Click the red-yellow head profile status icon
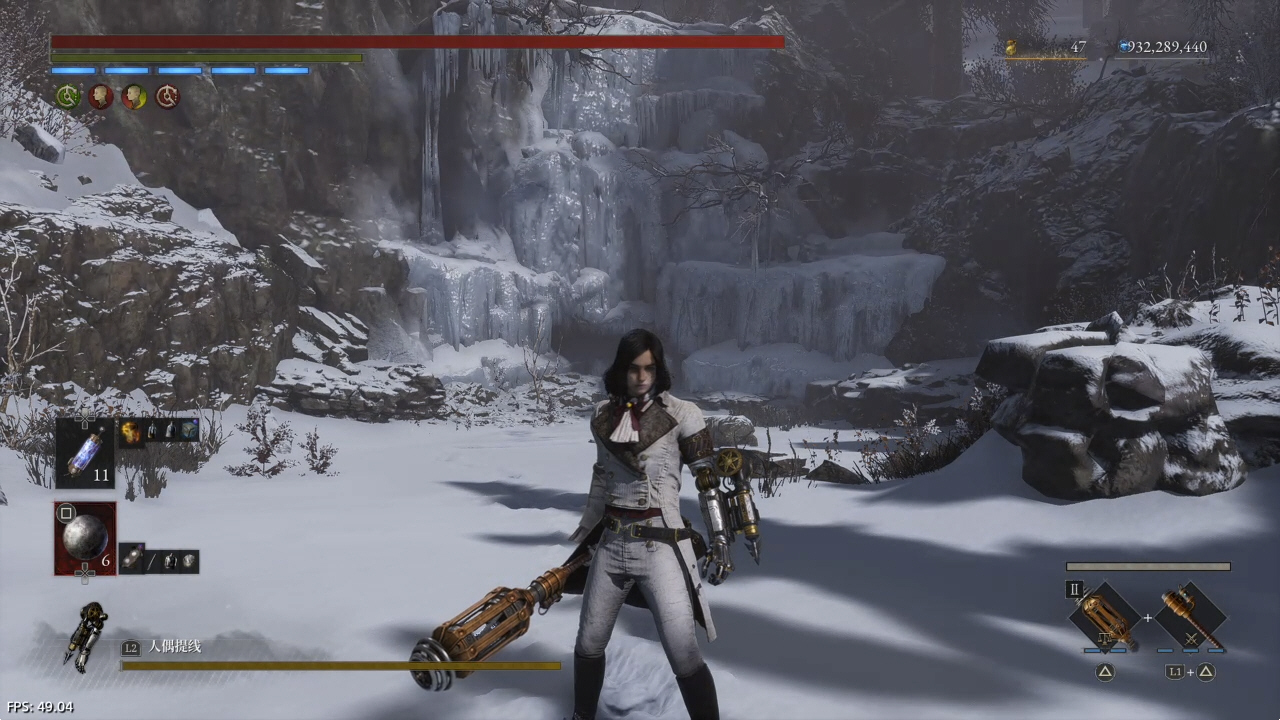The width and height of the screenshot is (1280, 720). tap(134, 96)
